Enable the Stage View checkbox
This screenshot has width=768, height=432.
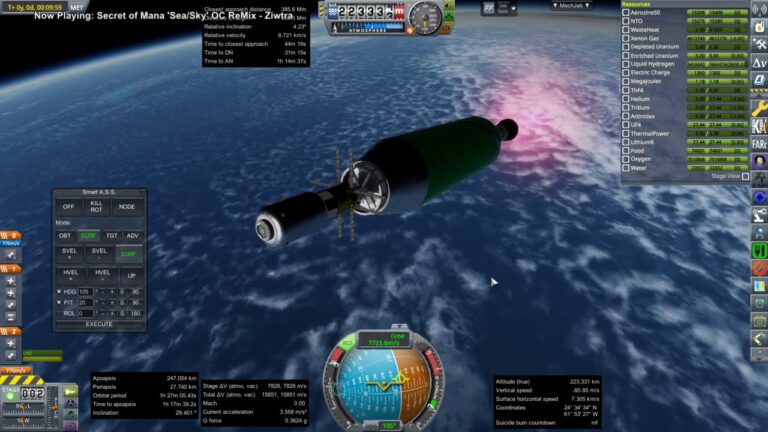click(x=745, y=176)
